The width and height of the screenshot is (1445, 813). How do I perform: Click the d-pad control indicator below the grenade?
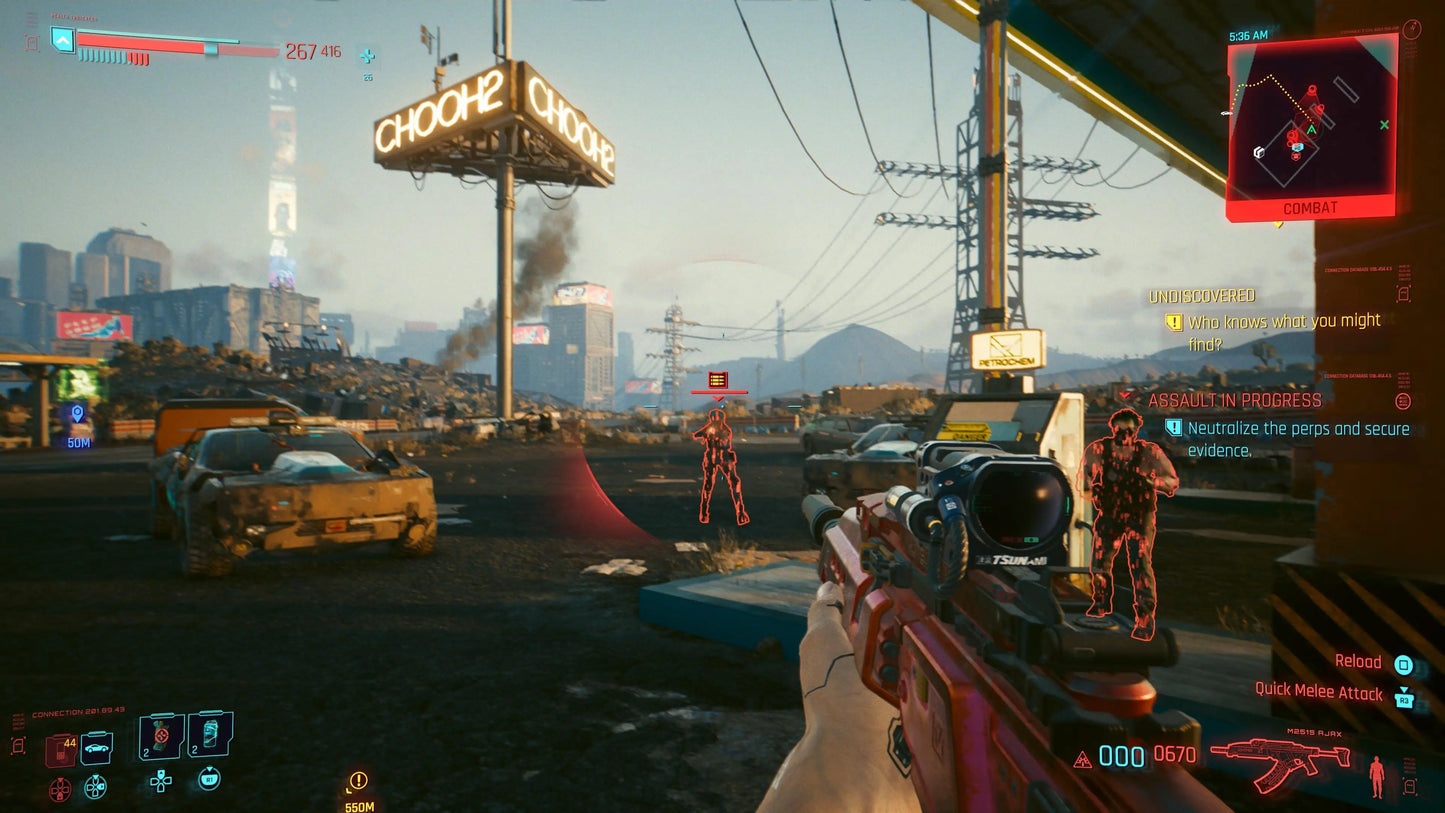coord(161,783)
